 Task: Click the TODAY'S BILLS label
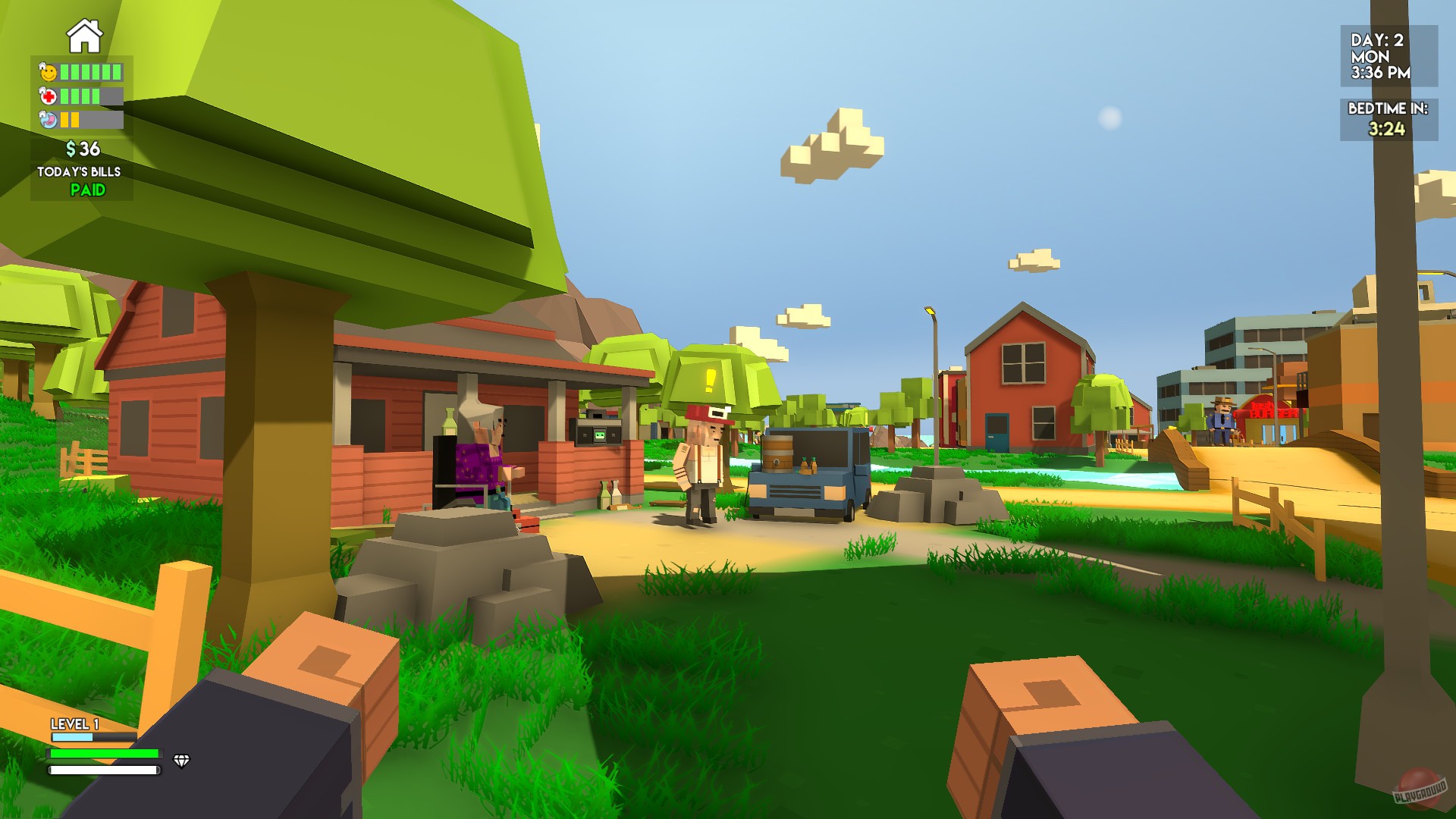click(x=78, y=172)
